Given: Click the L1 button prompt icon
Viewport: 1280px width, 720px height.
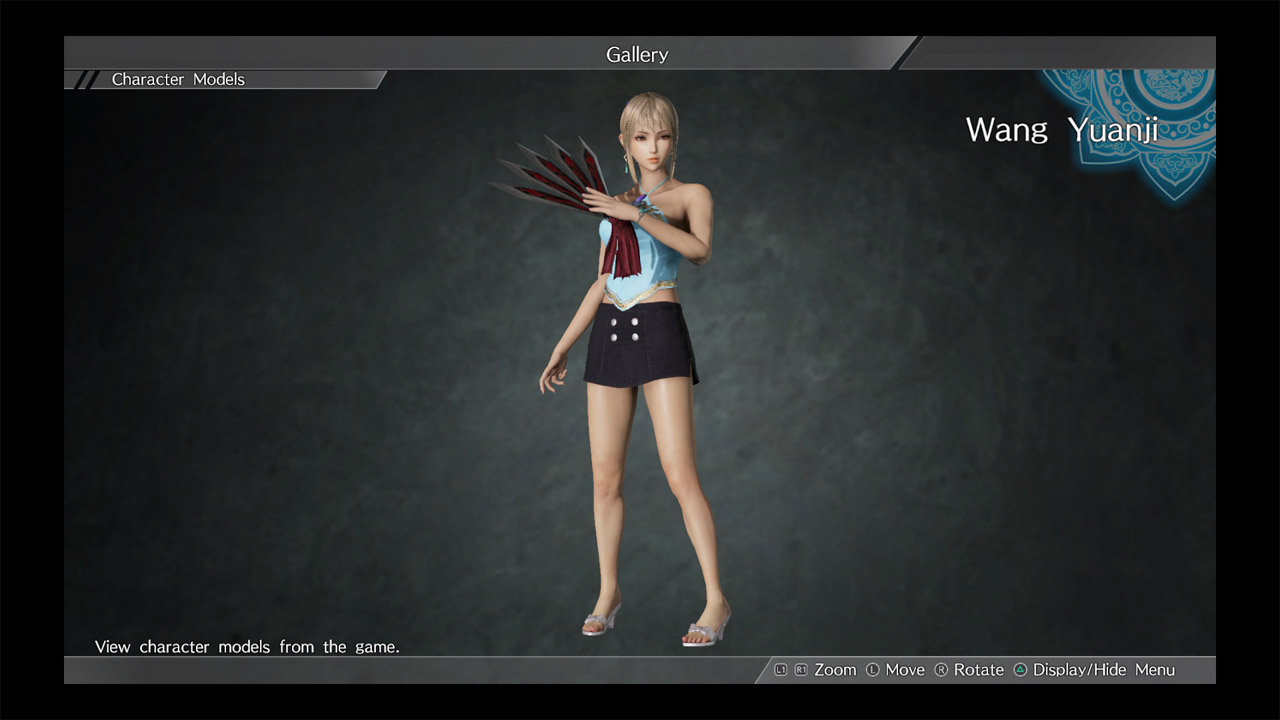Looking at the screenshot, I should click(781, 670).
